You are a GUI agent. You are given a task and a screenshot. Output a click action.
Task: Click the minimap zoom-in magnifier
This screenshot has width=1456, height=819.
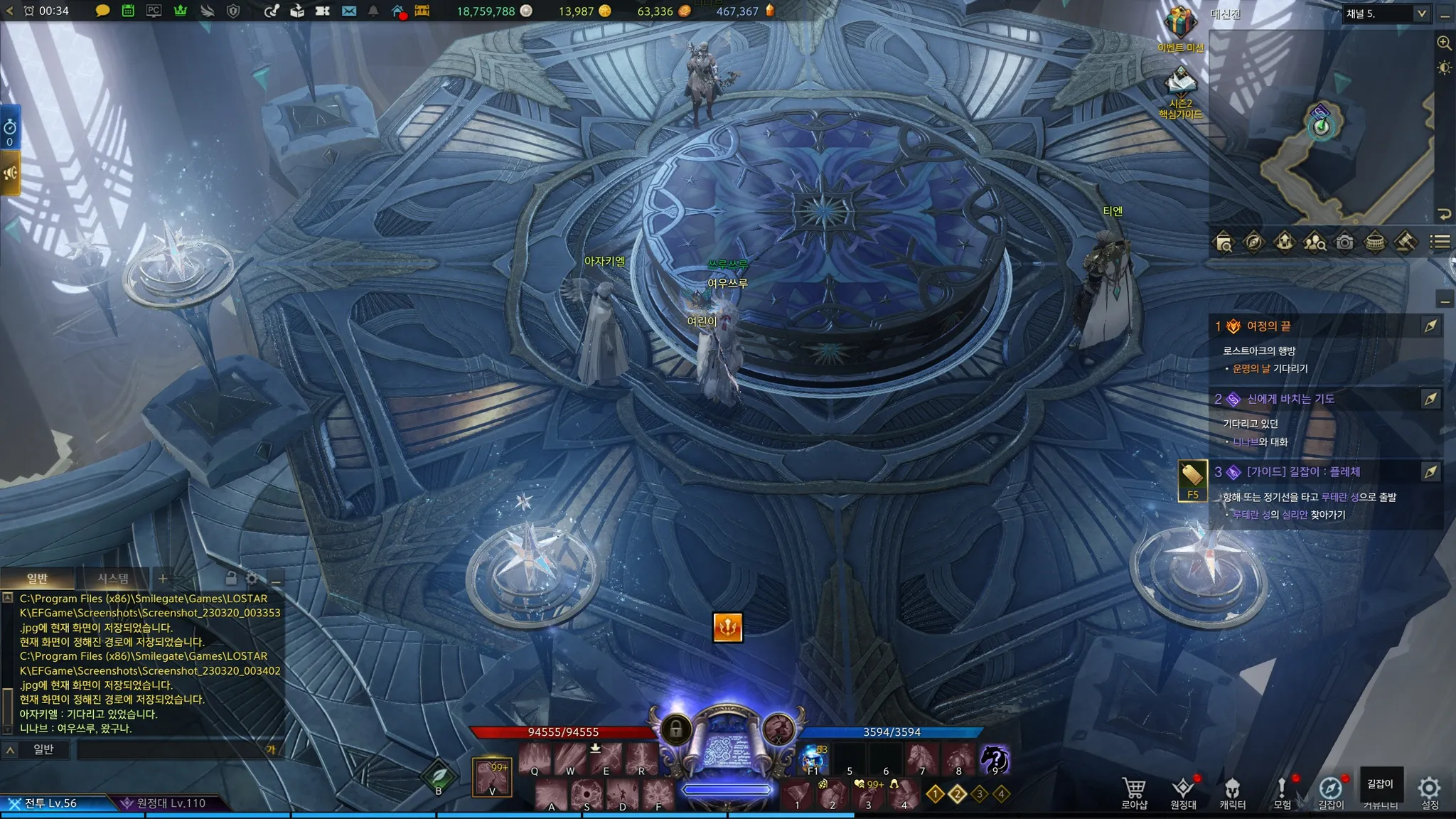[x=1444, y=43]
